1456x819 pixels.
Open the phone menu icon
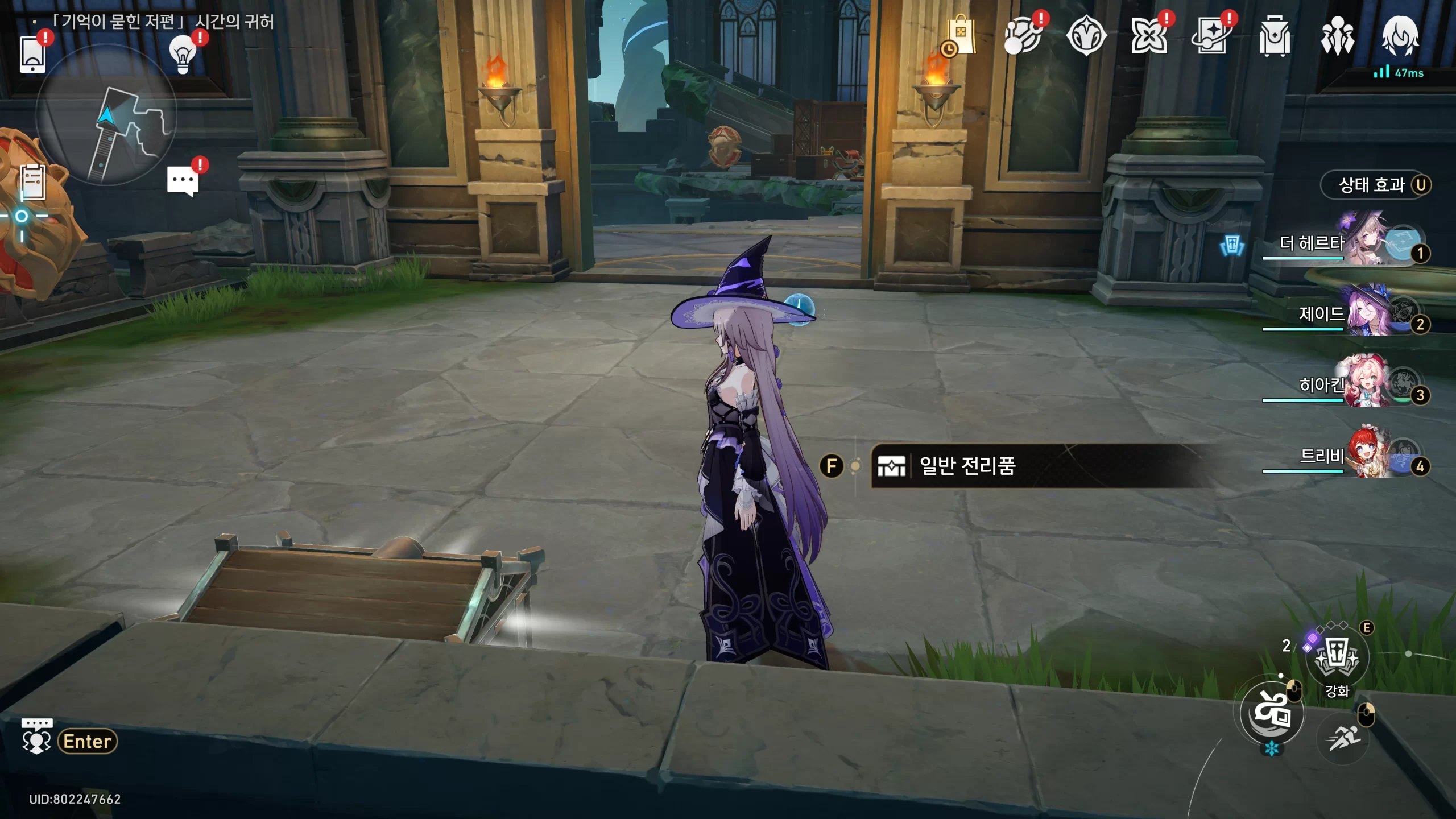point(32,54)
